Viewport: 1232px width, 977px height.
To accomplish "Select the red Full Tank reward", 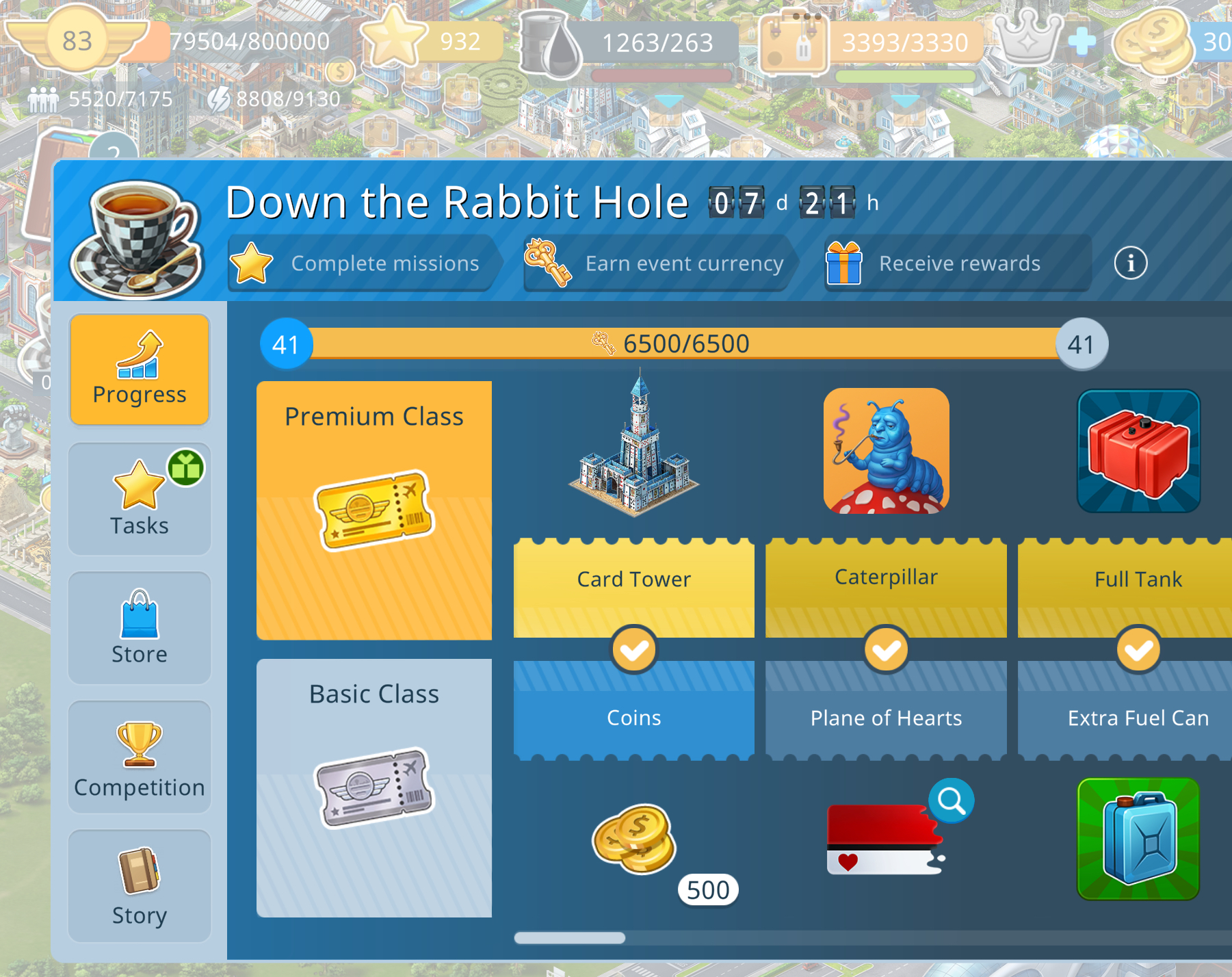I will click(1138, 451).
